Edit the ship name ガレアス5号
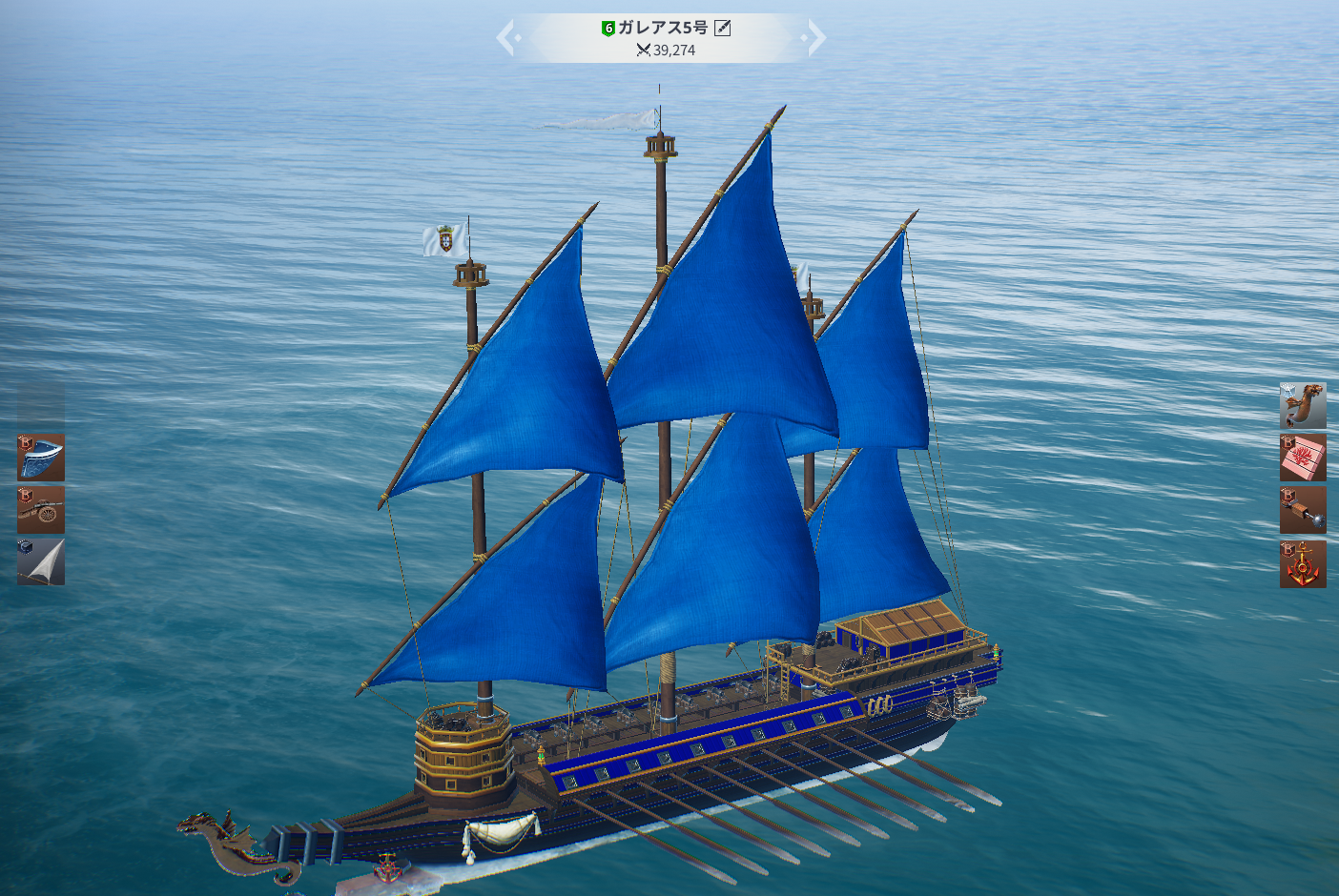 [723, 28]
